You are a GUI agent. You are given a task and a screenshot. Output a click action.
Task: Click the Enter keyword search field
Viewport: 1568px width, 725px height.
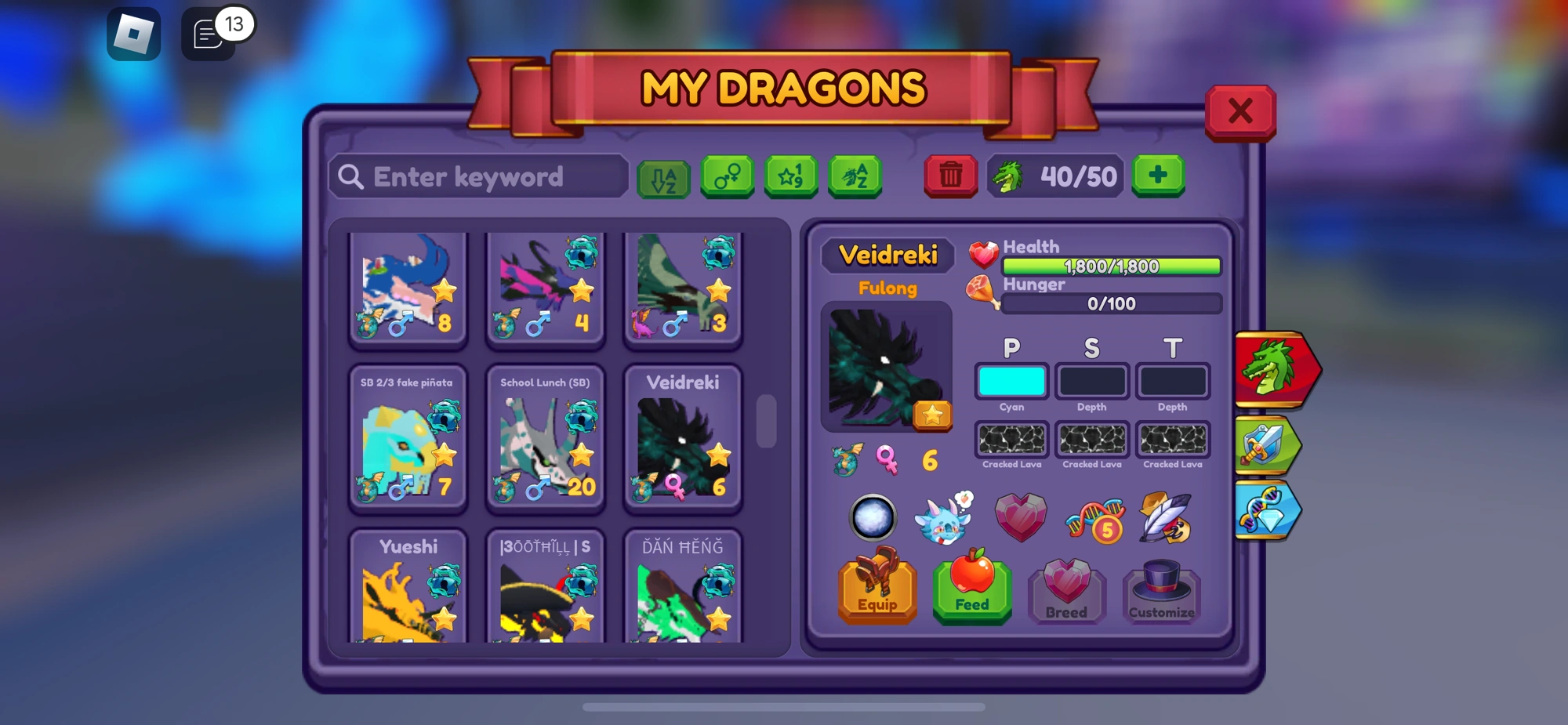(x=478, y=176)
